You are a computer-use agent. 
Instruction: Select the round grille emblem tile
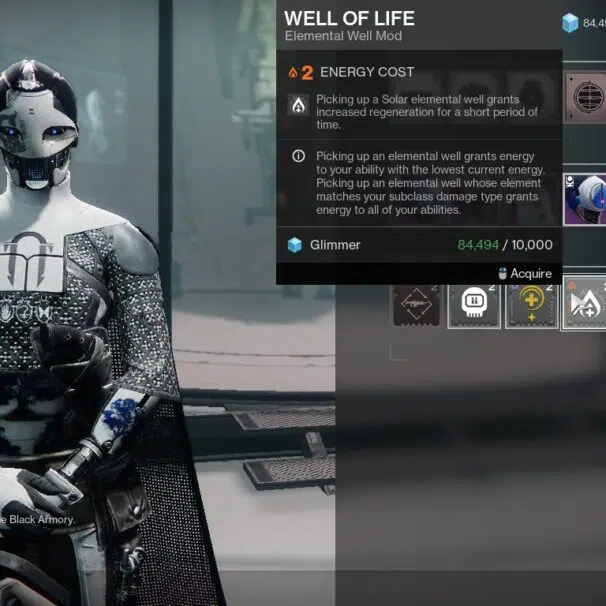click(585, 97)
